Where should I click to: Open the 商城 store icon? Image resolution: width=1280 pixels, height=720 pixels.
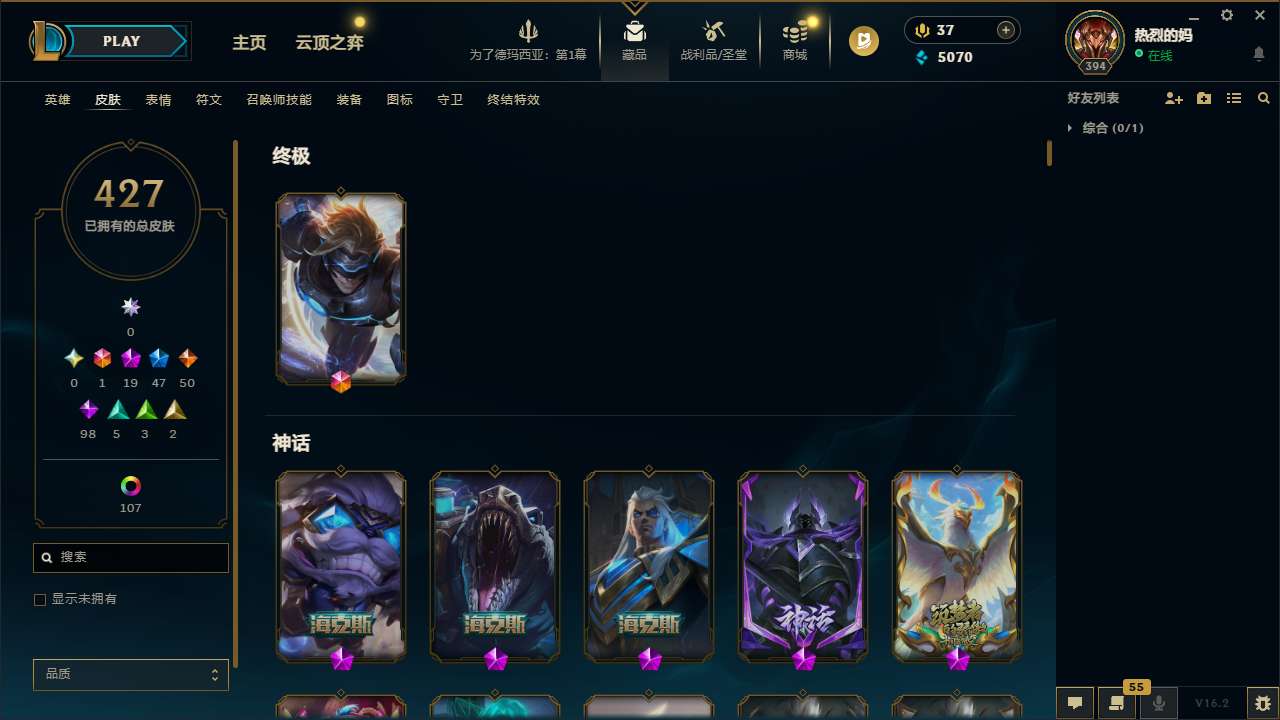[x=795, y=40]
